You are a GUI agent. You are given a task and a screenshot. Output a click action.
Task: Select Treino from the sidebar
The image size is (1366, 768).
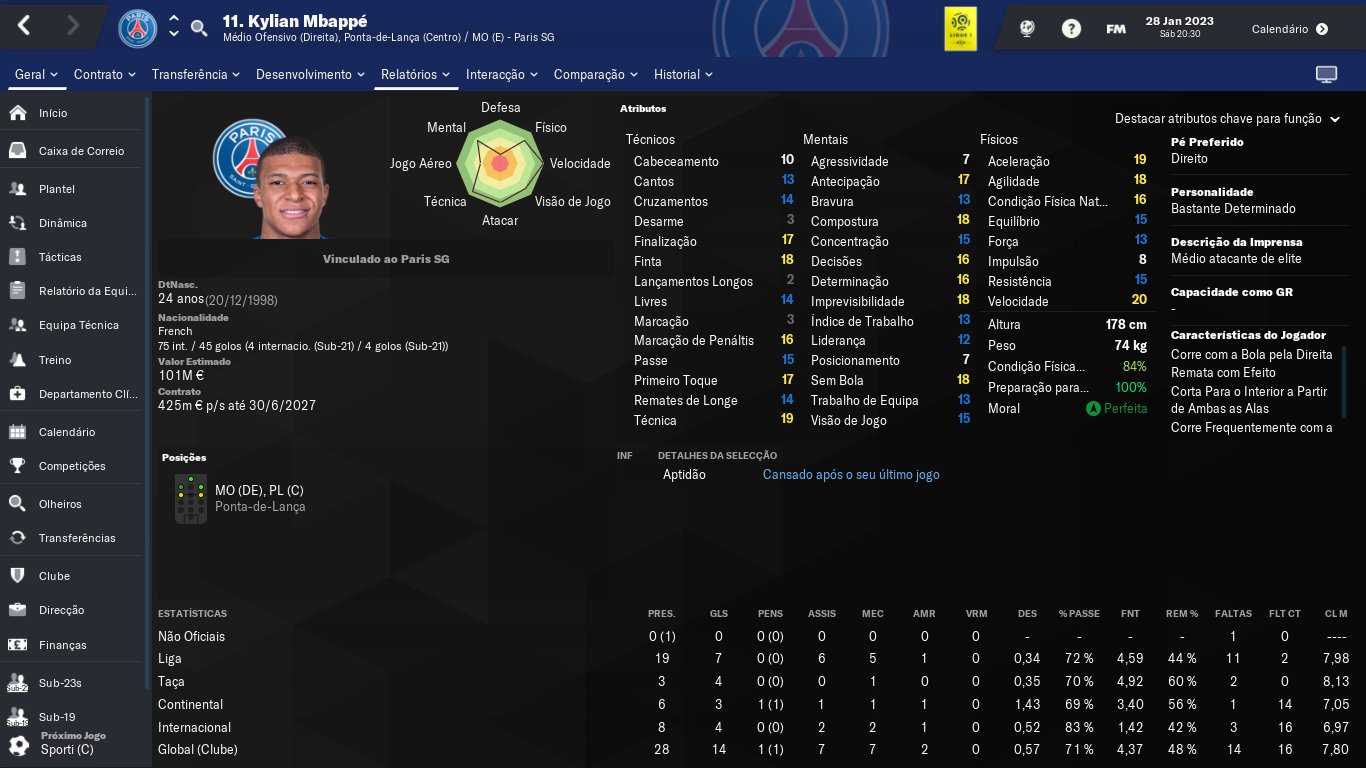click(55, 360)
